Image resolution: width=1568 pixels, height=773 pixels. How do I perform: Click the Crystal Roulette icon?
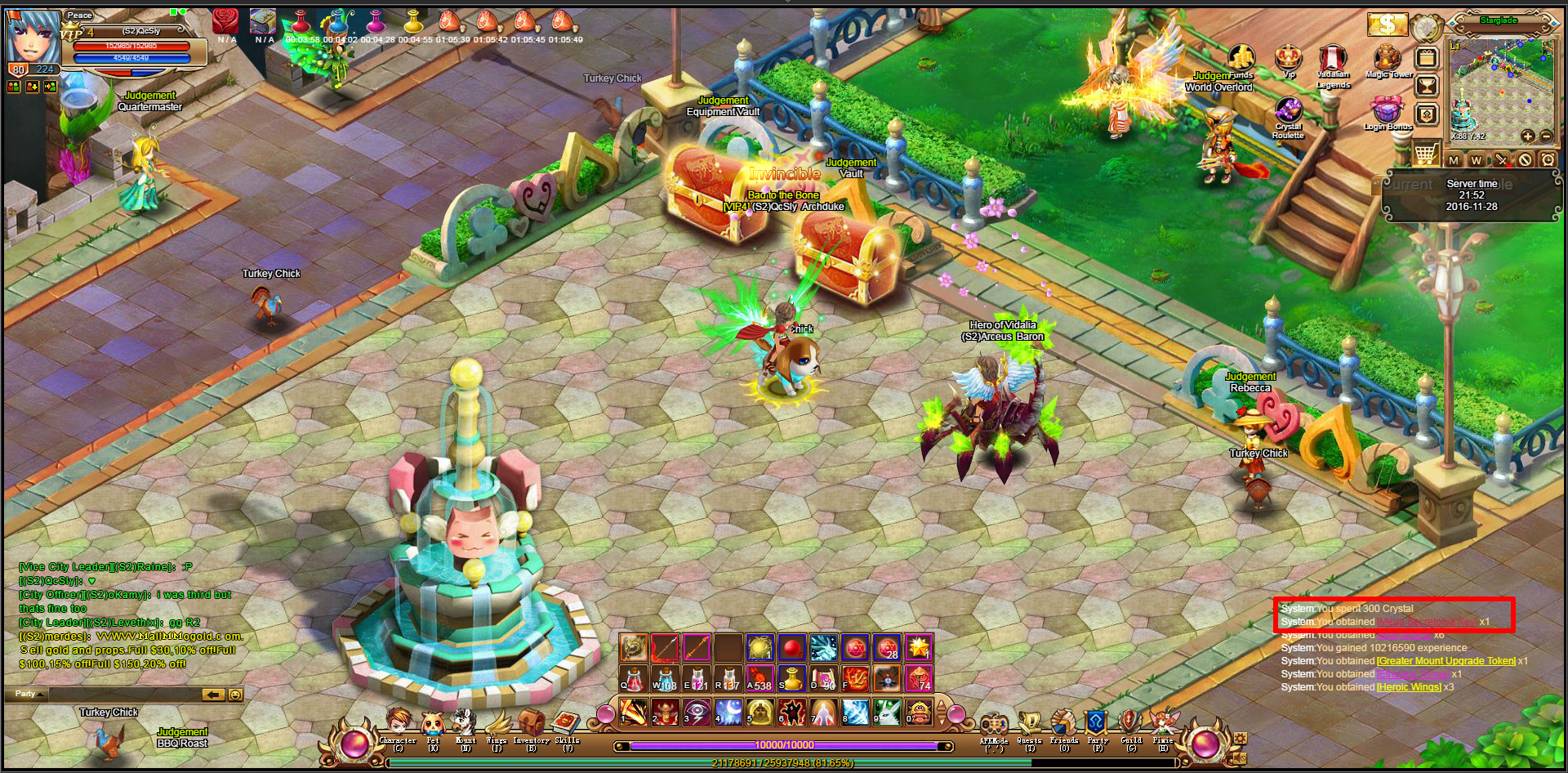click(x=1289, y=111)
